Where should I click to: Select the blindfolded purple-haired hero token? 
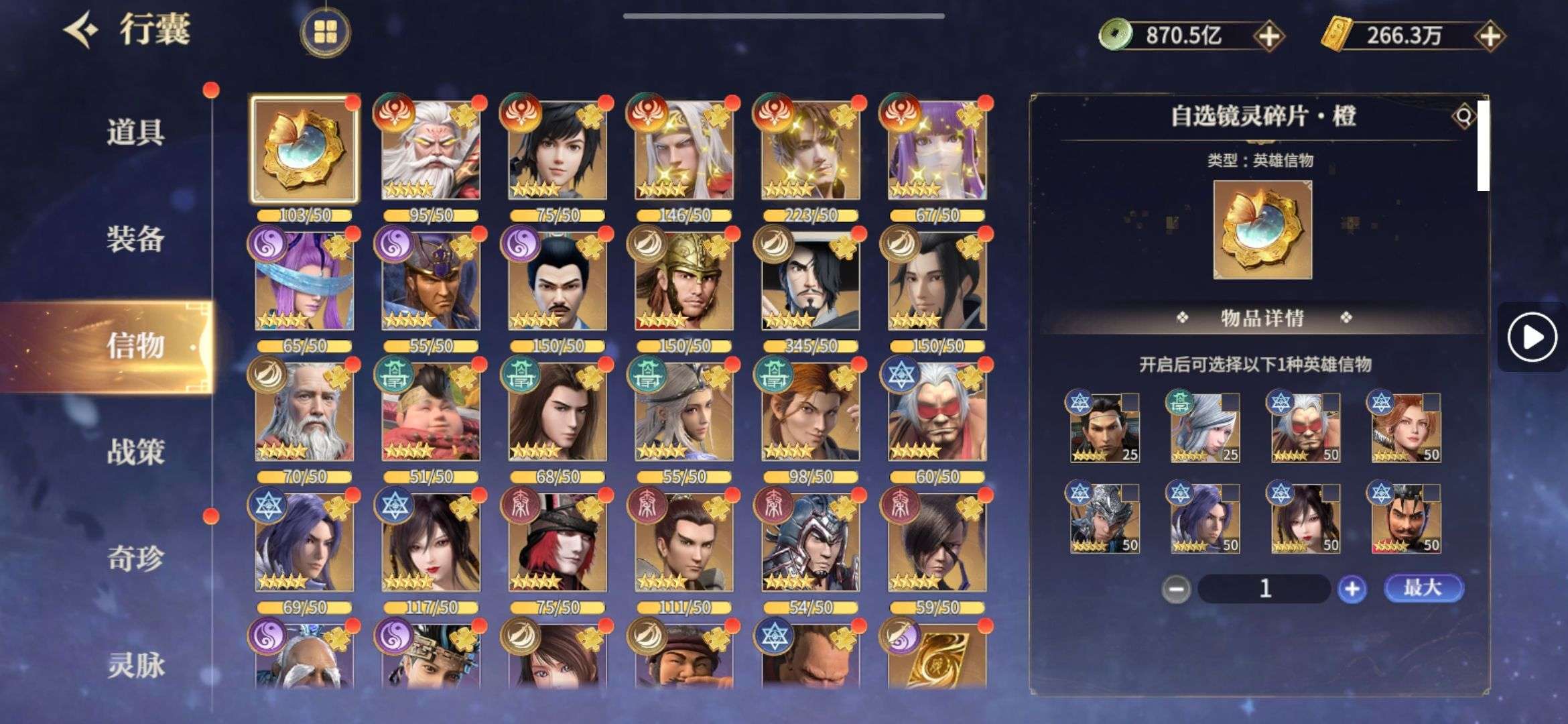(304, 282)
